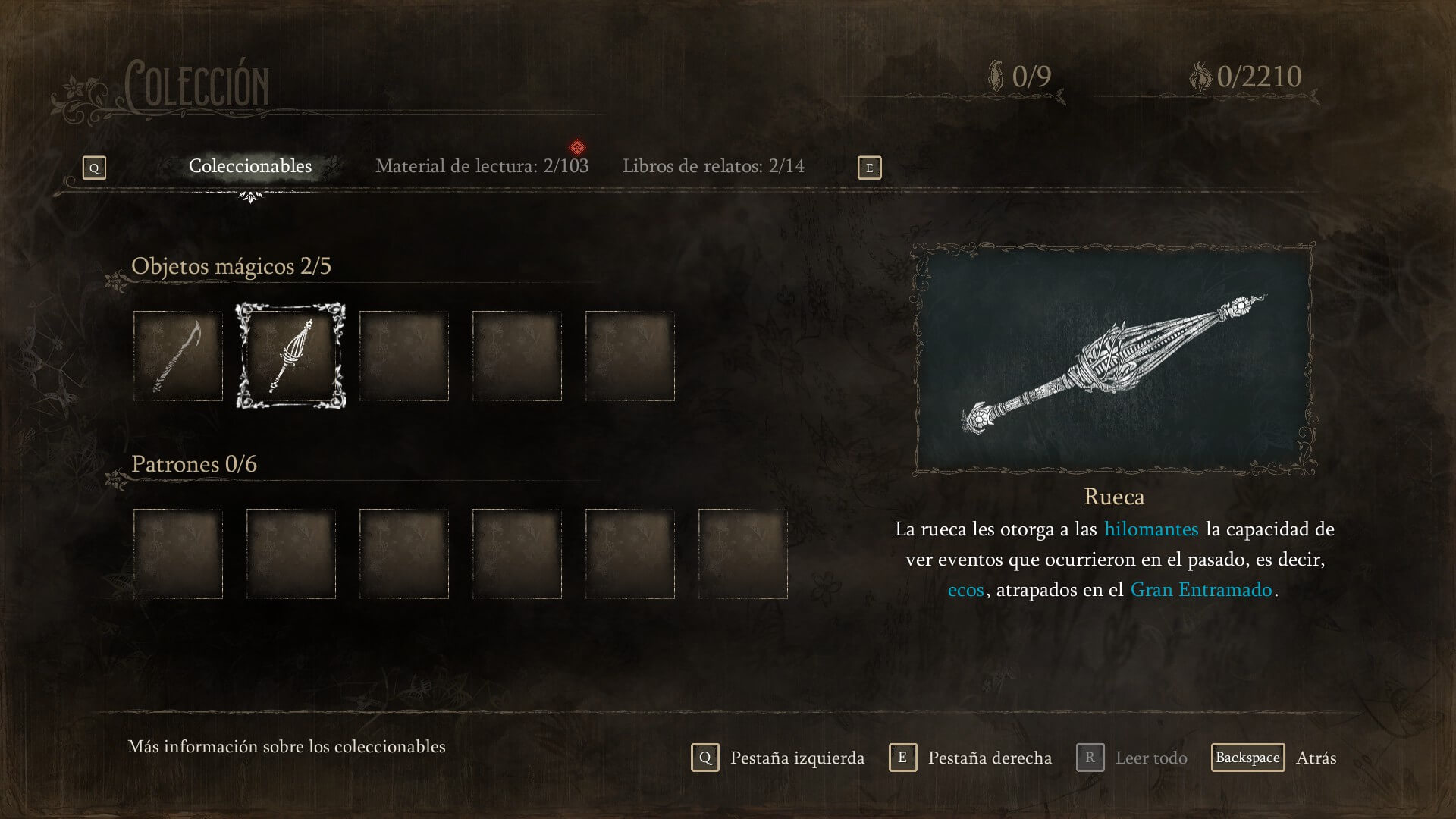
Task: Follow the hilomantes glossary link
Action: point(1151,529)
